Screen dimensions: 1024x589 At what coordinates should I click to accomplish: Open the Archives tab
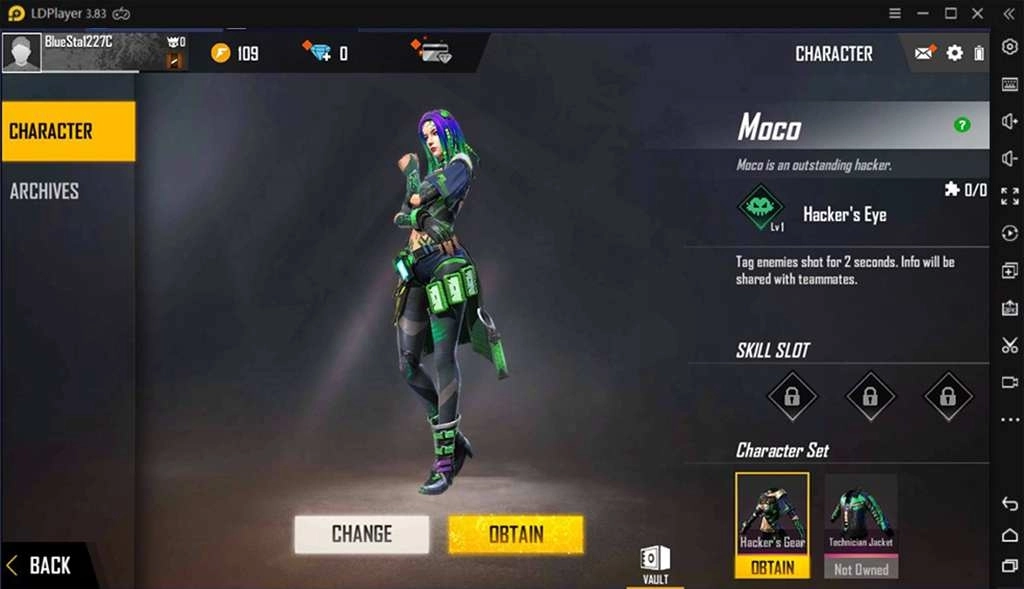[45, 191]
